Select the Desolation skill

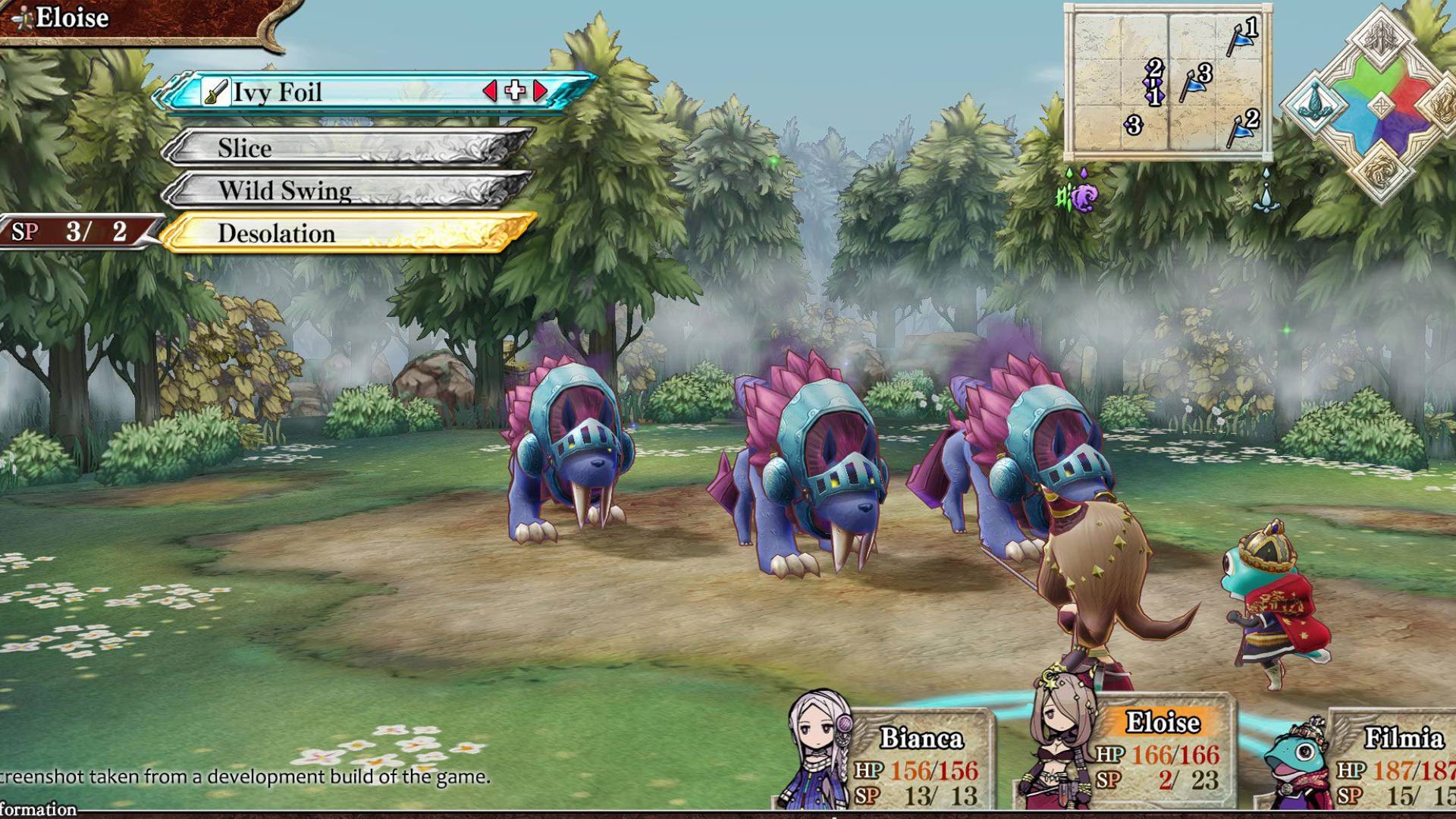[x=349, y=234]
